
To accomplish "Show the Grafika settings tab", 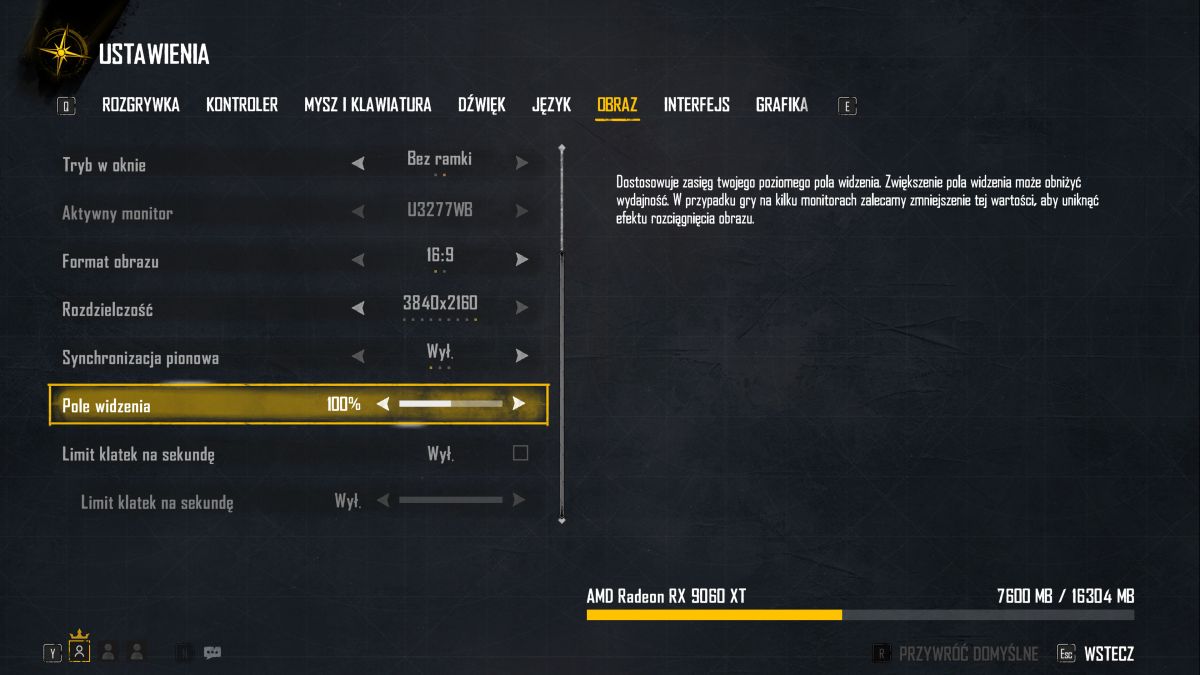I will [x=782, y=105].
